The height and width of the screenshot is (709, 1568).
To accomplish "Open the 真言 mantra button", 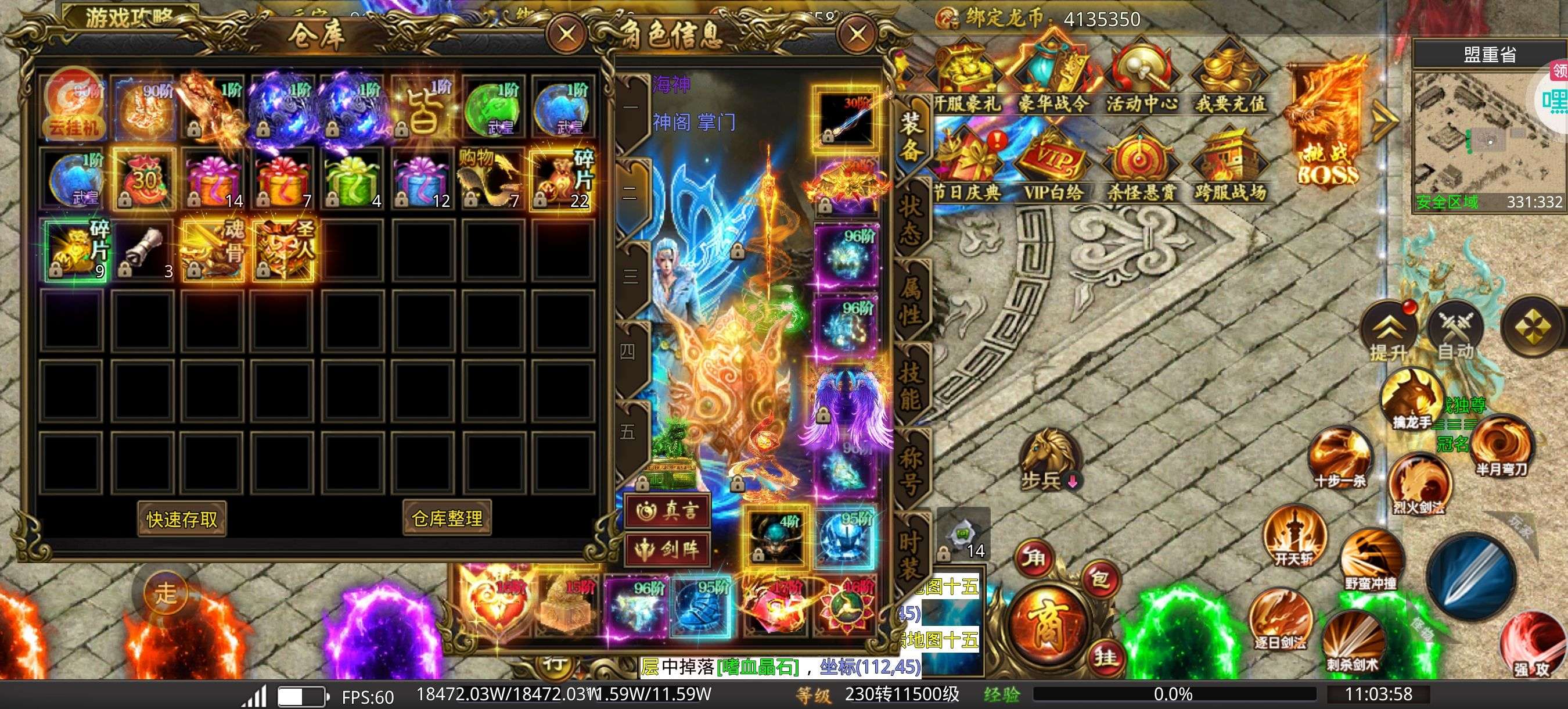I will (668, 510).
